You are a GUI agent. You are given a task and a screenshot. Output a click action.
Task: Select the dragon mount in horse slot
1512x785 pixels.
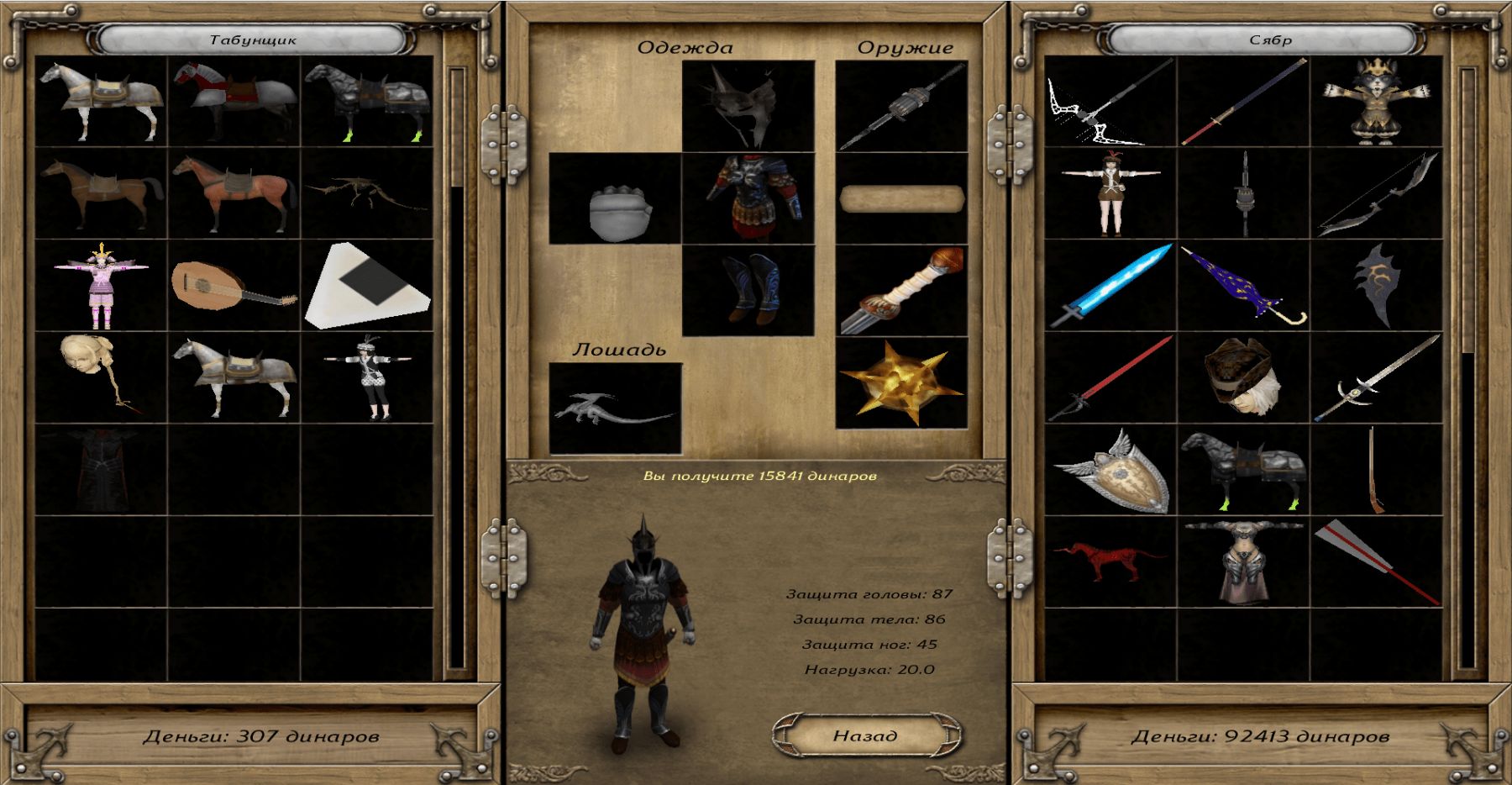click(615, 408)
